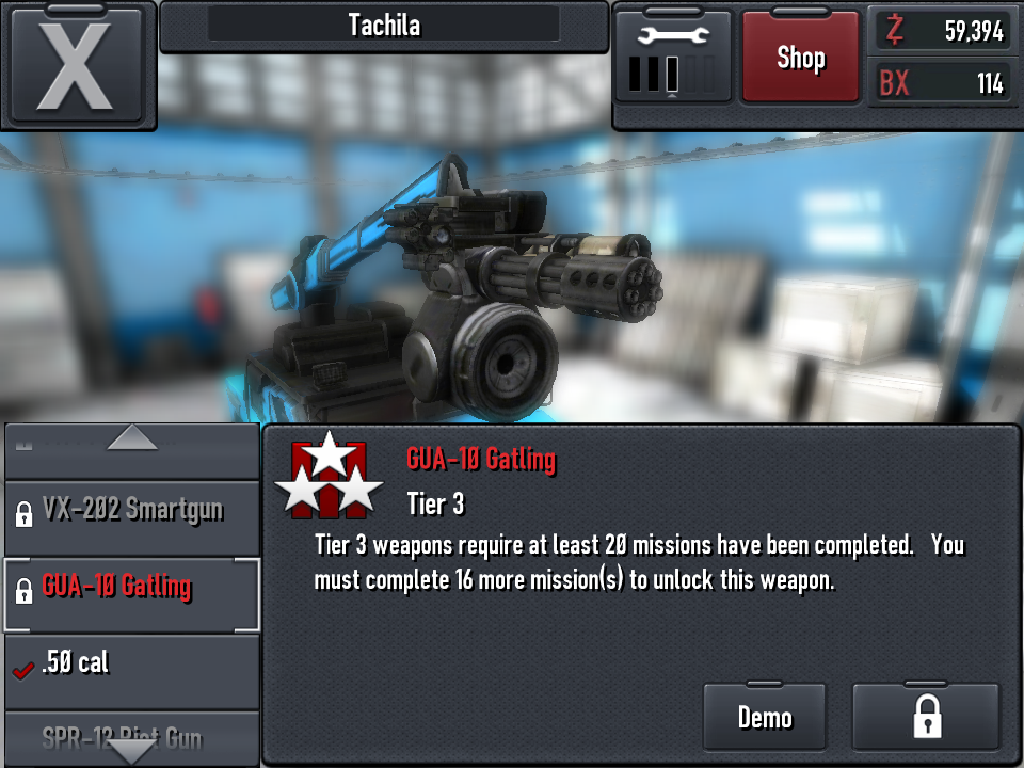The height and width of the screenshot is (768, 1024).
Task: Open the Shop
Action: pyautogui.click(x=800, y=57)
